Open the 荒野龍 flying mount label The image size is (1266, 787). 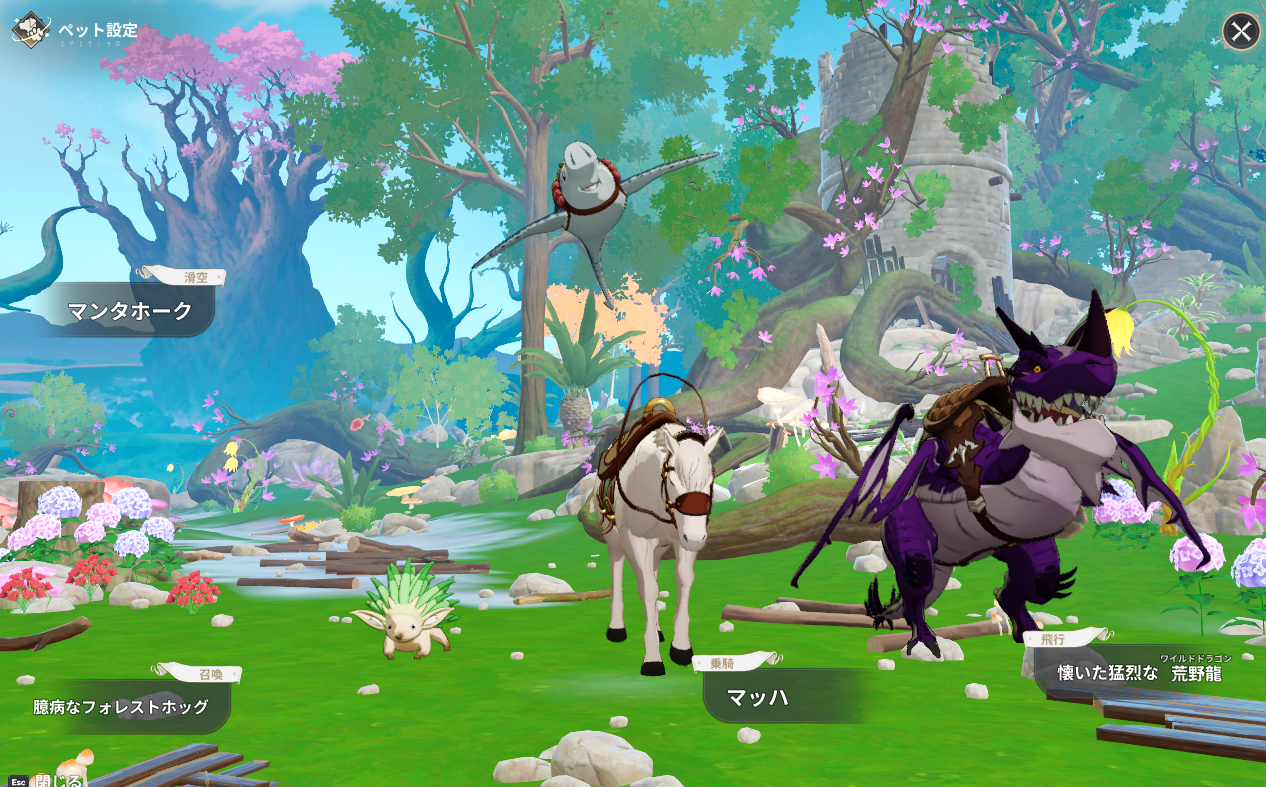[1139, 673]
